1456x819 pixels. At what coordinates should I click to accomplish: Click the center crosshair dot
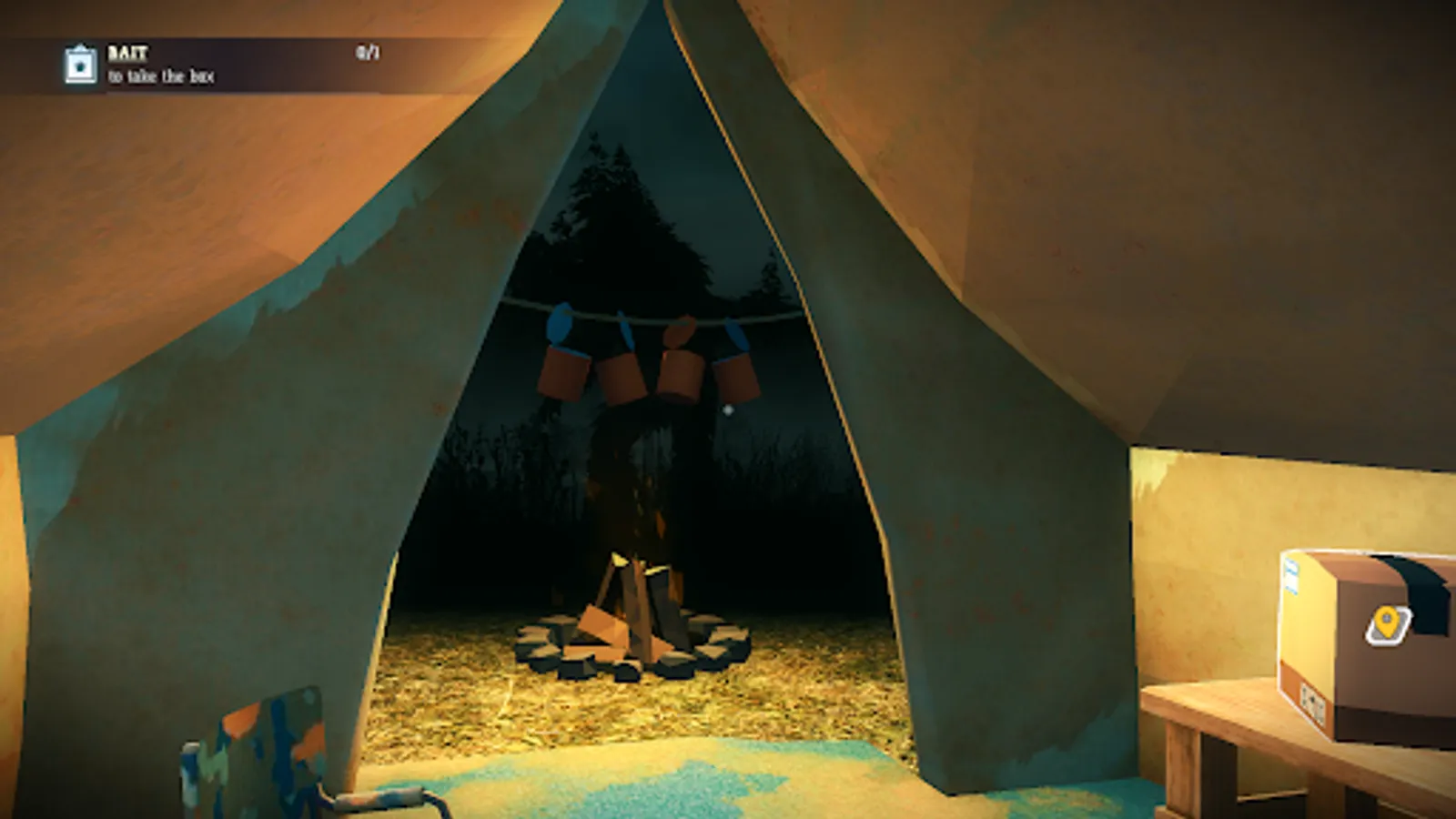coord(727,410)
